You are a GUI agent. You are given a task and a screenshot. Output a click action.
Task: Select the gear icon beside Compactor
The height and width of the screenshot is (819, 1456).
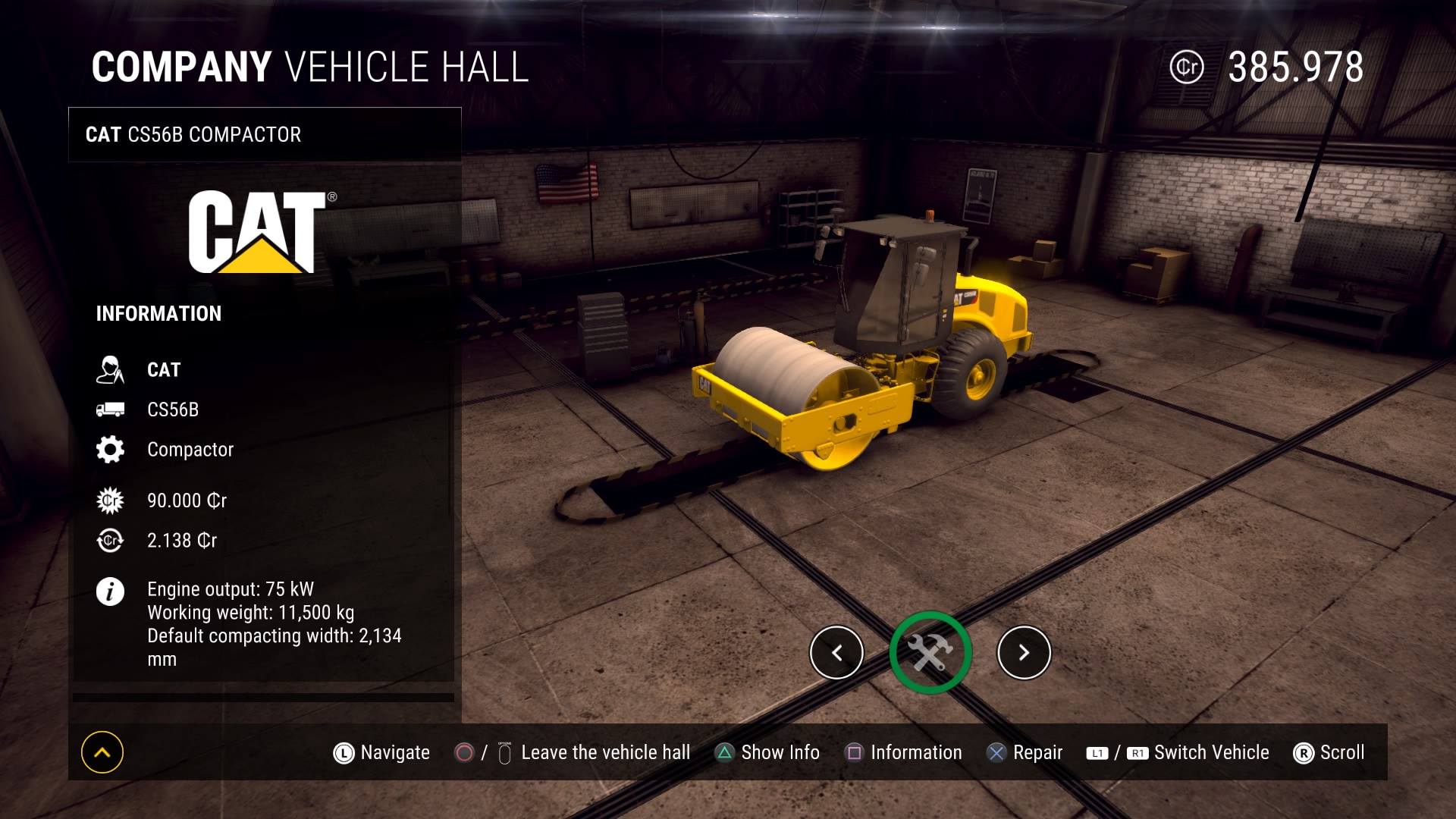pyautogui.click(x=111, y=449)
